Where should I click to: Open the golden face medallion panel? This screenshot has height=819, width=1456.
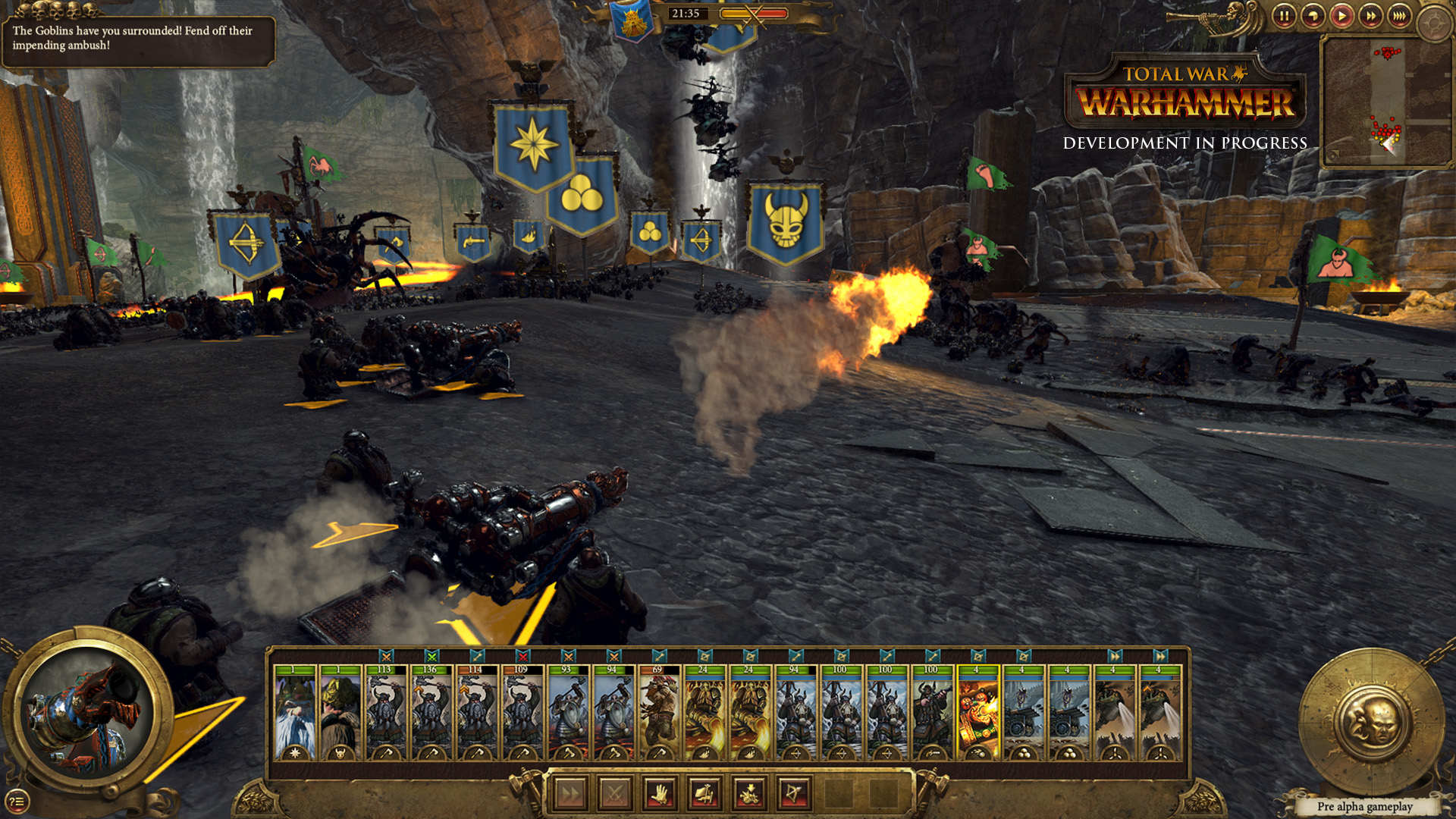coord(1372,722)
